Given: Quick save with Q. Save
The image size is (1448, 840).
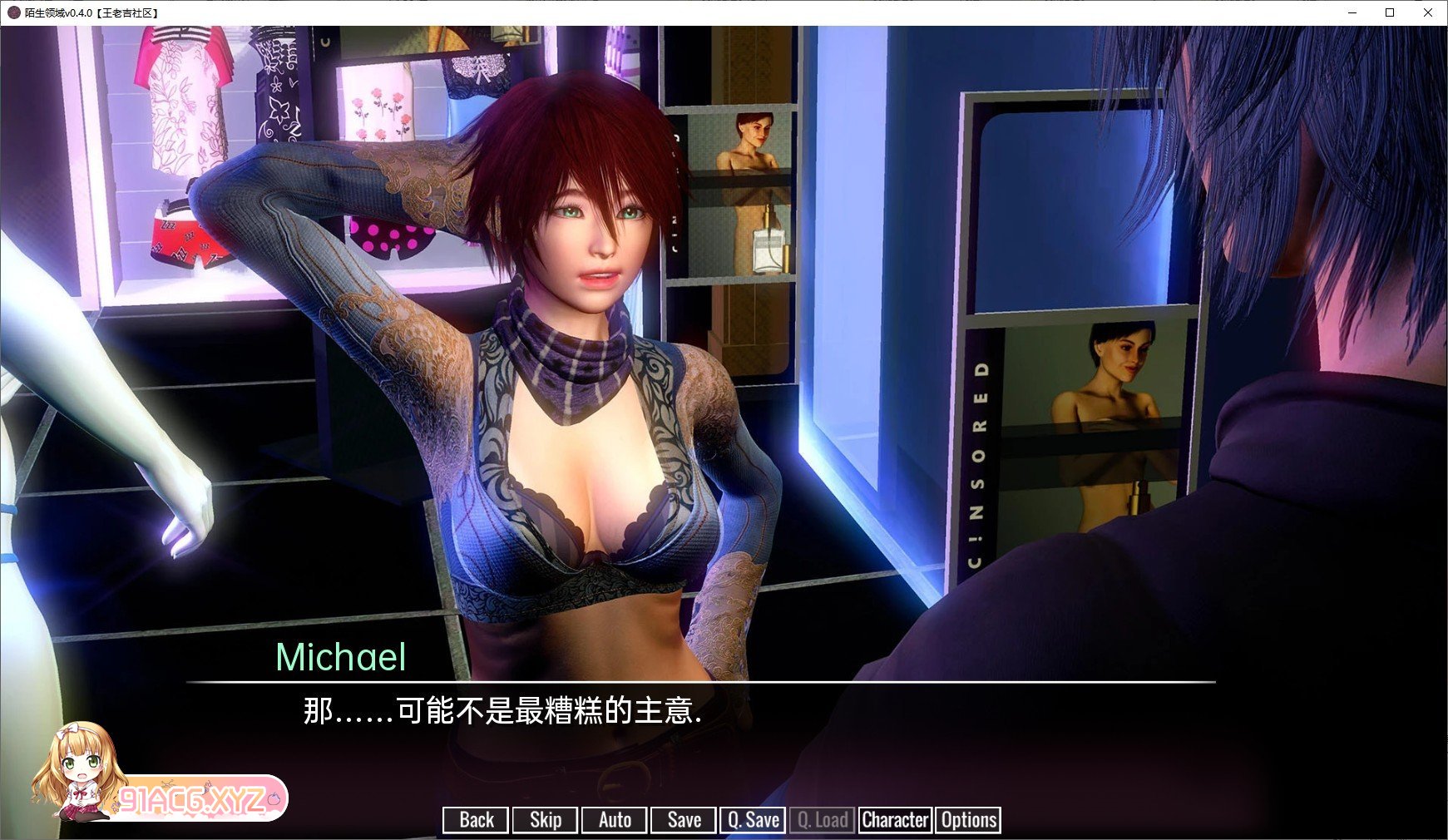Looking at the screenshot, I should (x=754, y=820).
